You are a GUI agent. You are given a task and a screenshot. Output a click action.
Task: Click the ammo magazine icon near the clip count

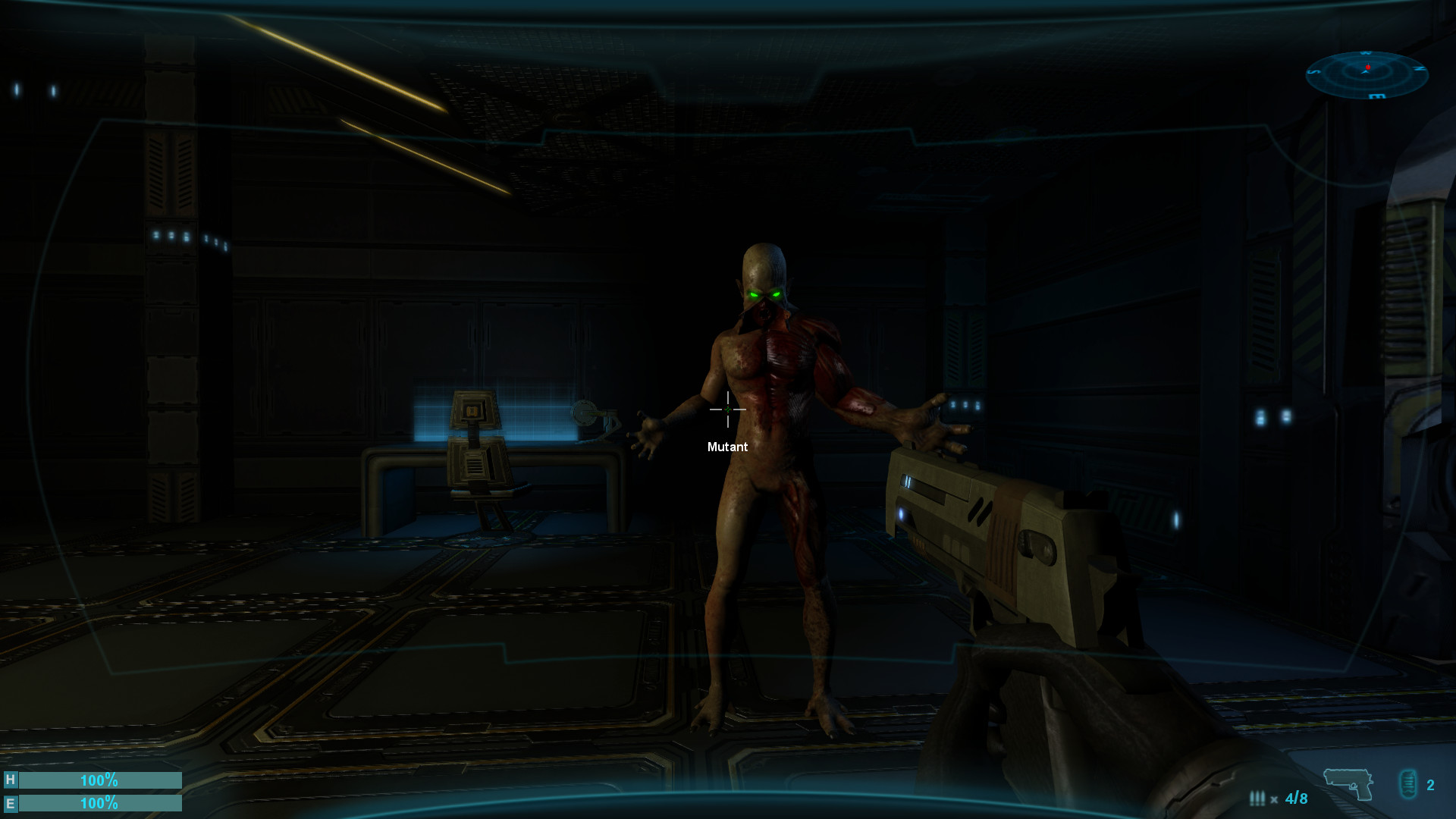(x=1408, y=783)
